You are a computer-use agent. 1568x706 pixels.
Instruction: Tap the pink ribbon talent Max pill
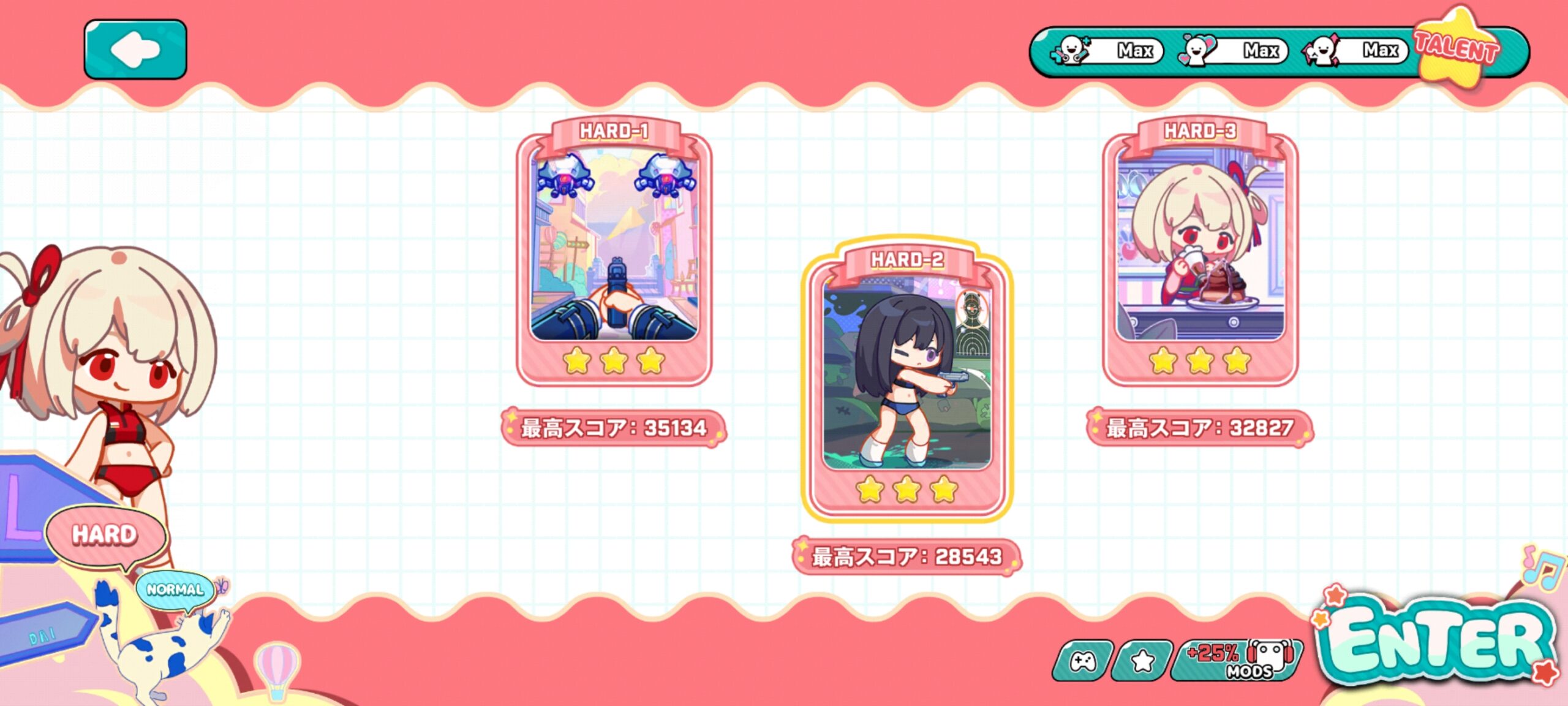point(1355,50)
